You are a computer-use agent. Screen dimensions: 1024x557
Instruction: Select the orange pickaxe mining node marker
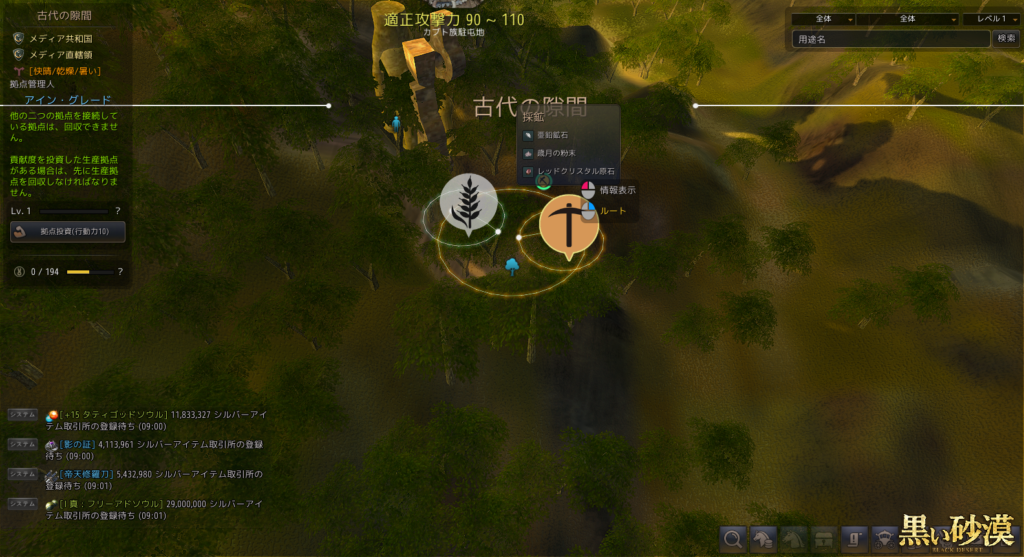569,225
